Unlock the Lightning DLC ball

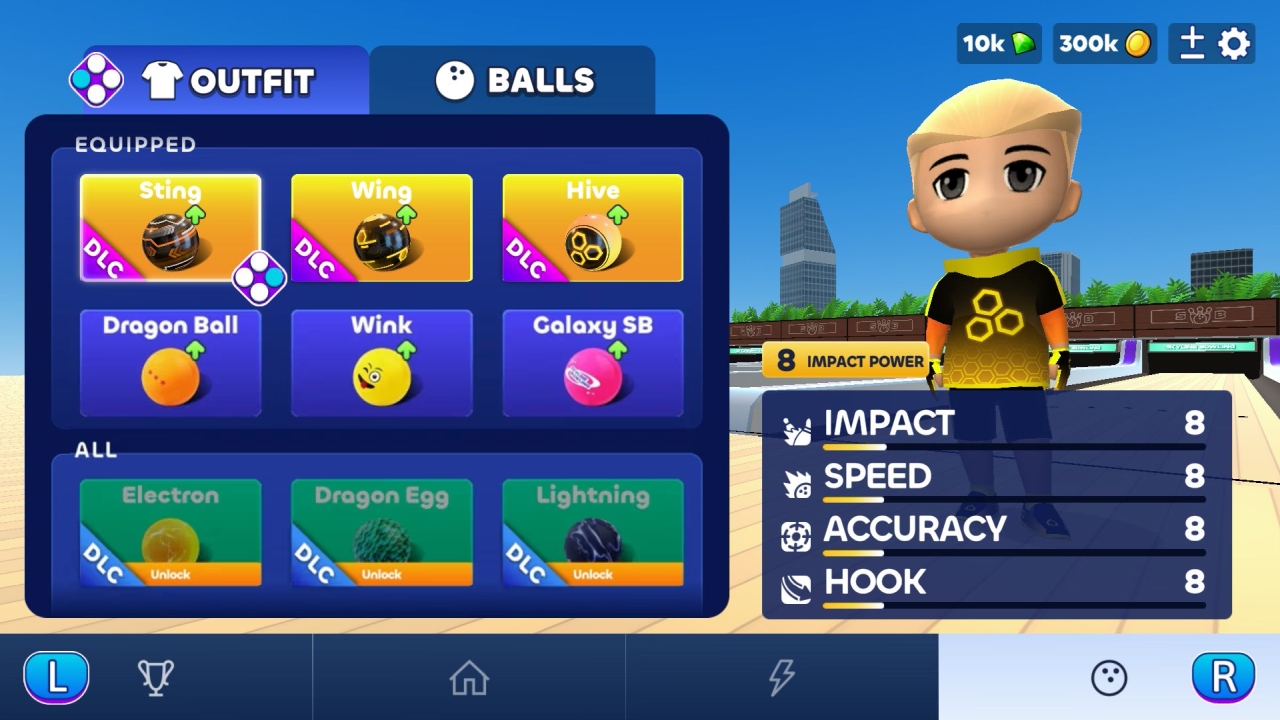coord(592,574)
